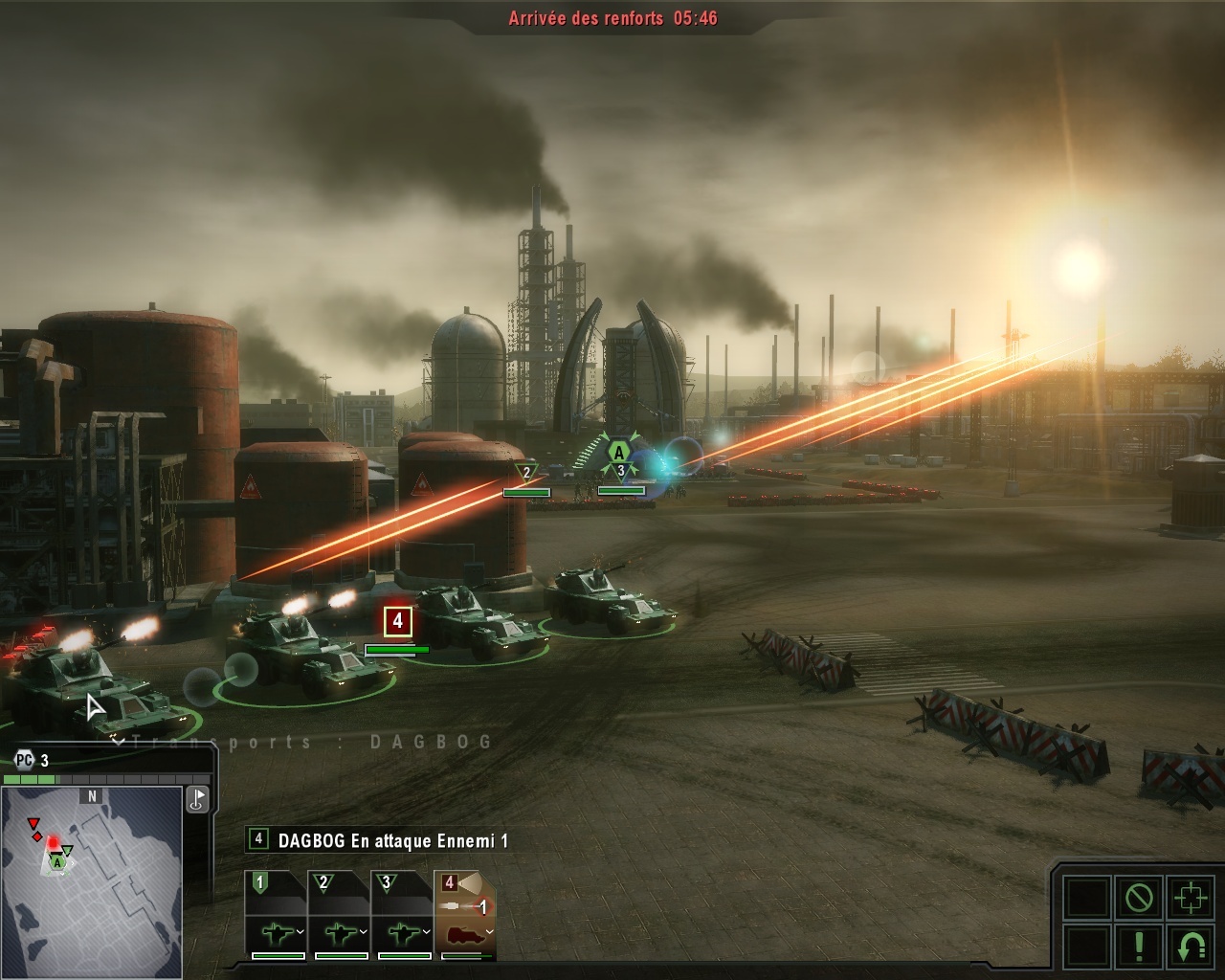Pick unit card number 3

pos(403,914)
